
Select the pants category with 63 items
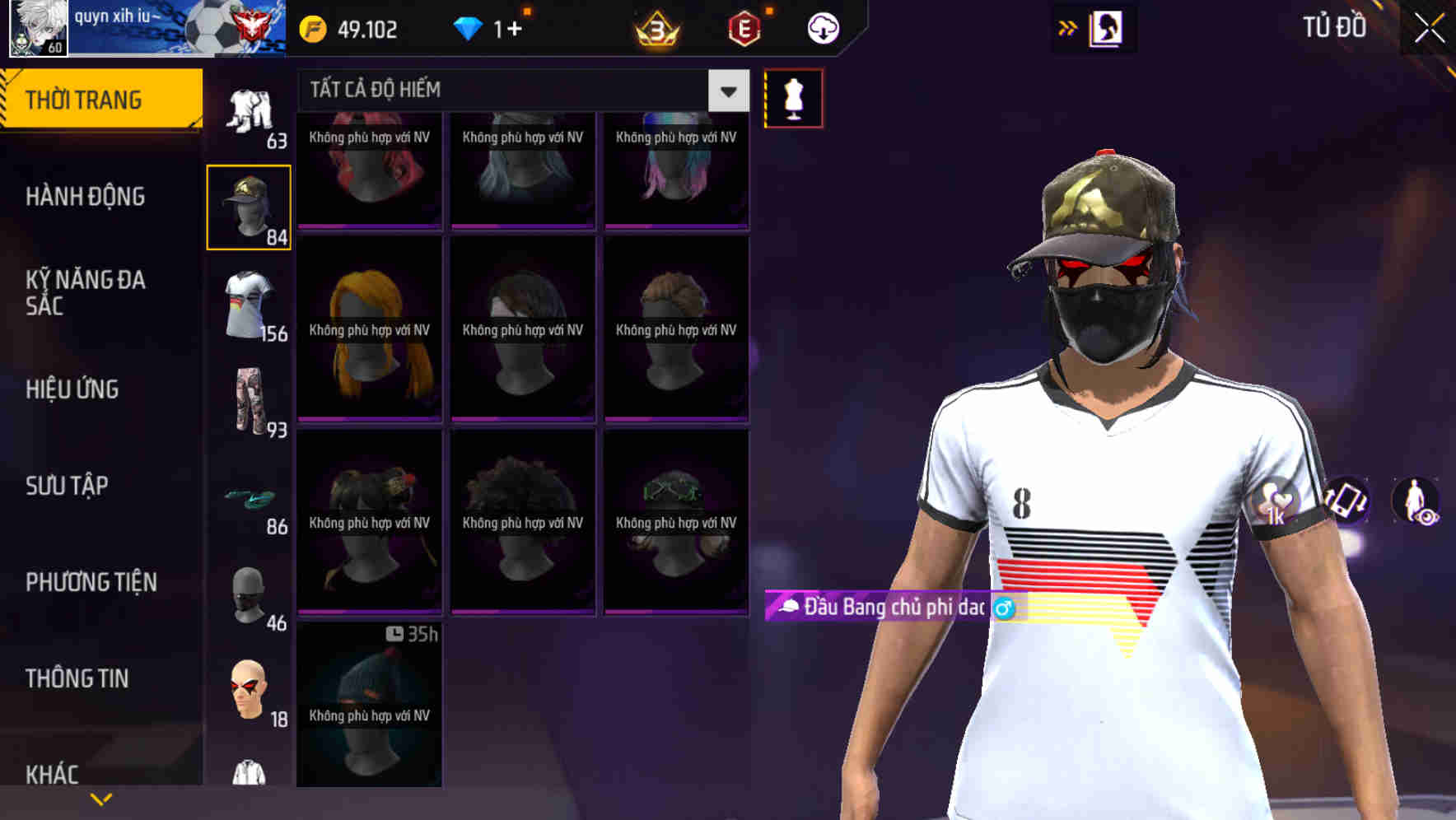(x=248, y=107)
